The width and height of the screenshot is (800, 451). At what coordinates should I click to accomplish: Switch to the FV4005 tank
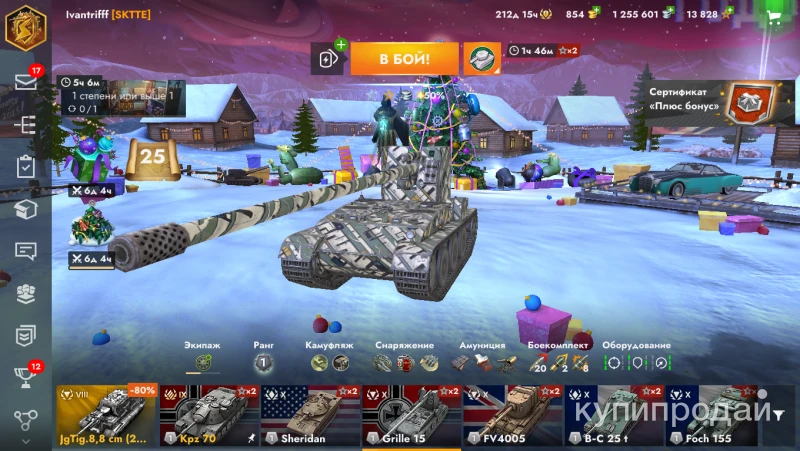pyautogui.click(x=511, y=415)
